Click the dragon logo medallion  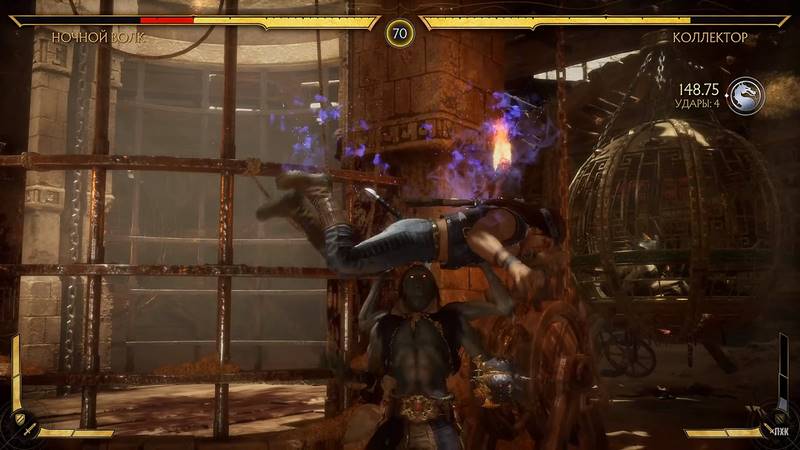pos(745,95)
